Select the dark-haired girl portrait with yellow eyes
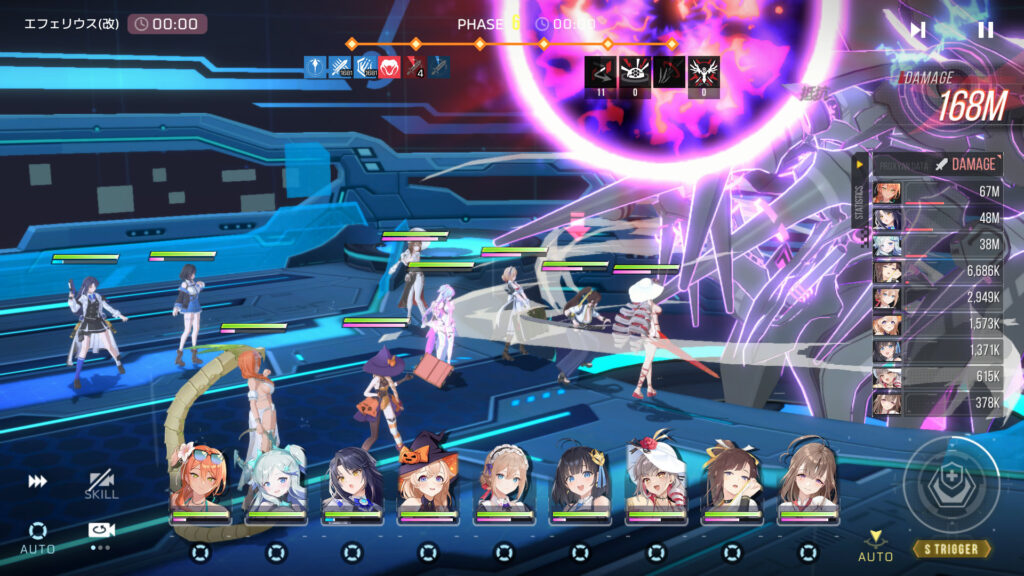The image size is (1024, 576). coord(351,478)
